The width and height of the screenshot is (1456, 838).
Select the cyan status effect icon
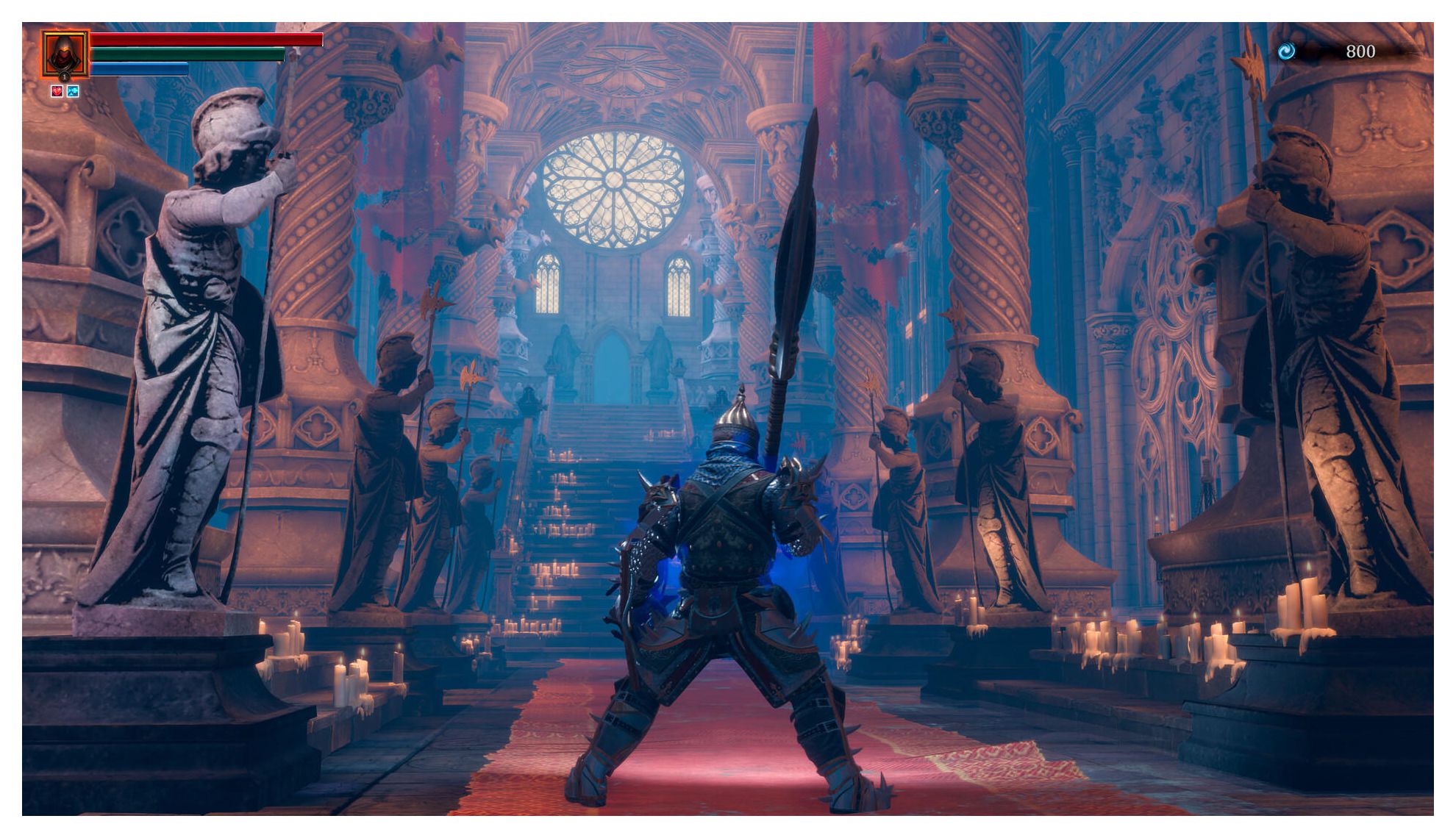tap(73, 91)
